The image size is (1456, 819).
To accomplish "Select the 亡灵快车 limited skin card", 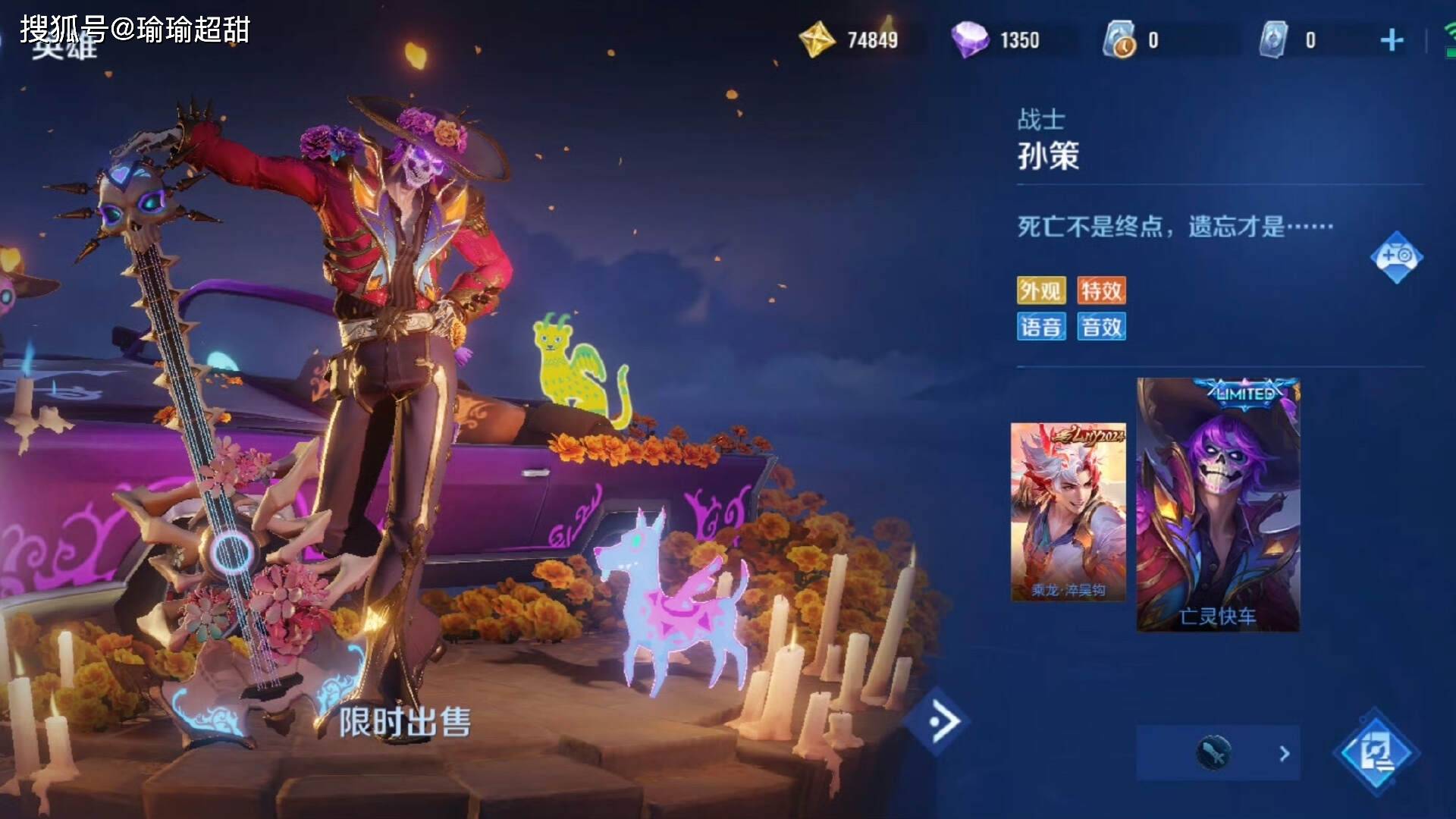I will click(x=1218, y=505).
